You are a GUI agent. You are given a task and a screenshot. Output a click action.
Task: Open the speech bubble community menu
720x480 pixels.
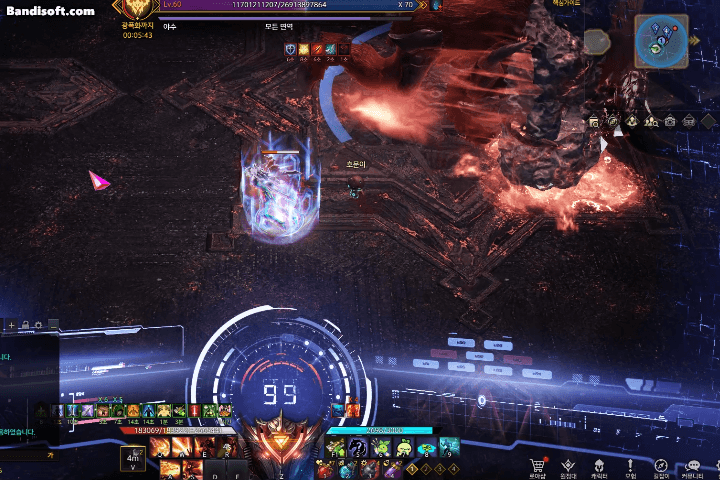coord(693,465)
